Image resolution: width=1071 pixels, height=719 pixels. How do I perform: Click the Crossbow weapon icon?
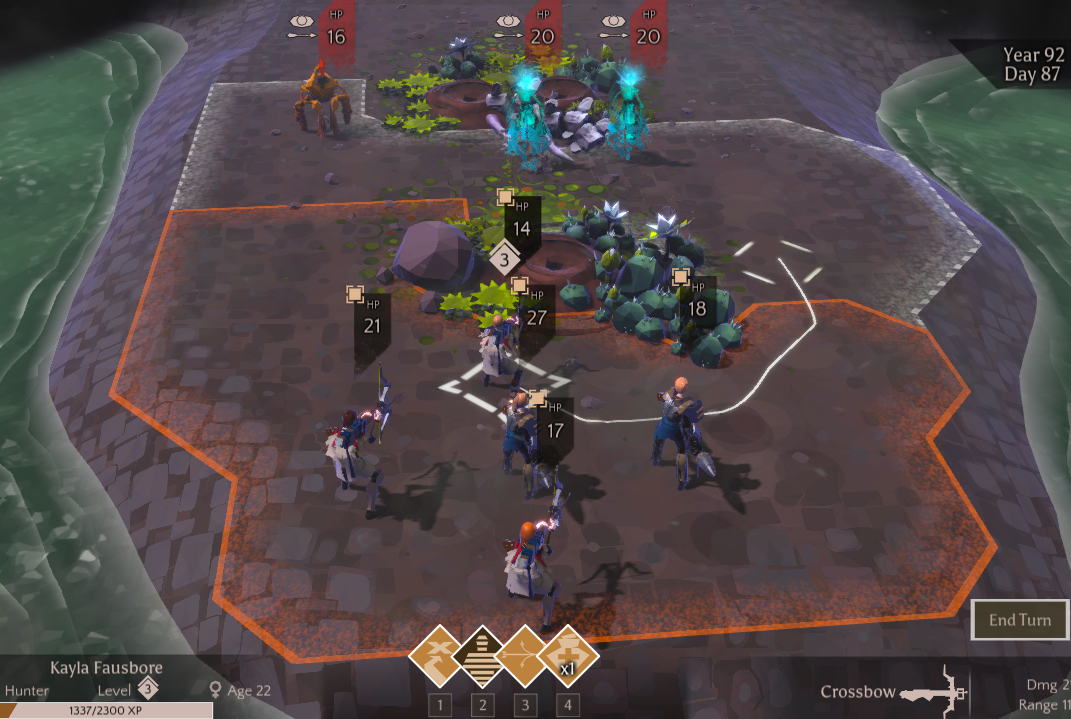pos(933,692)
